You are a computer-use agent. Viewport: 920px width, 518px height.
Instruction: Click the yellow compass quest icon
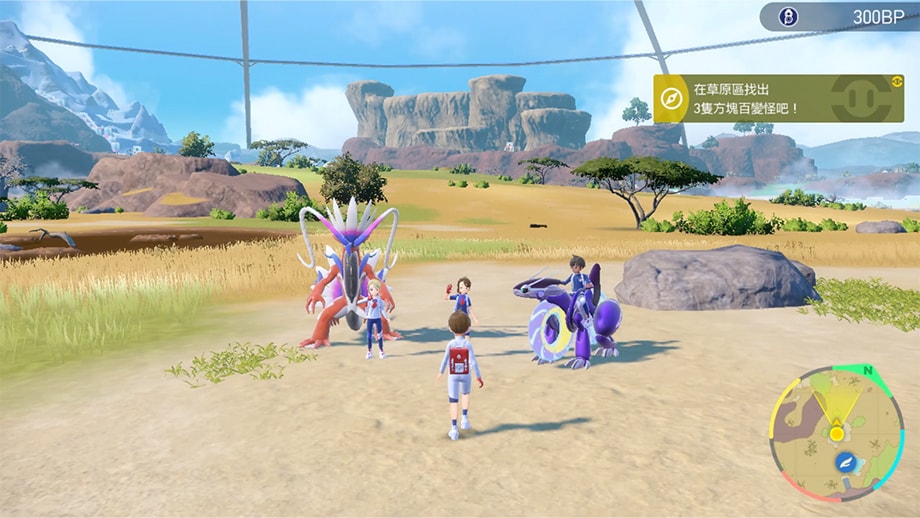coord(670,98)
